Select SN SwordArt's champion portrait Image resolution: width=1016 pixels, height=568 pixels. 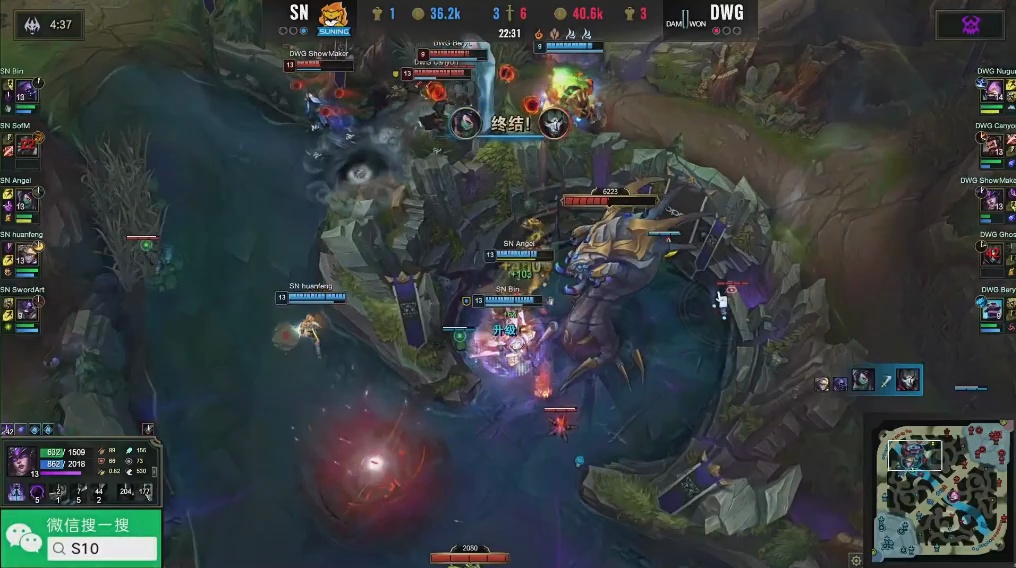click(x=26, y=310)
